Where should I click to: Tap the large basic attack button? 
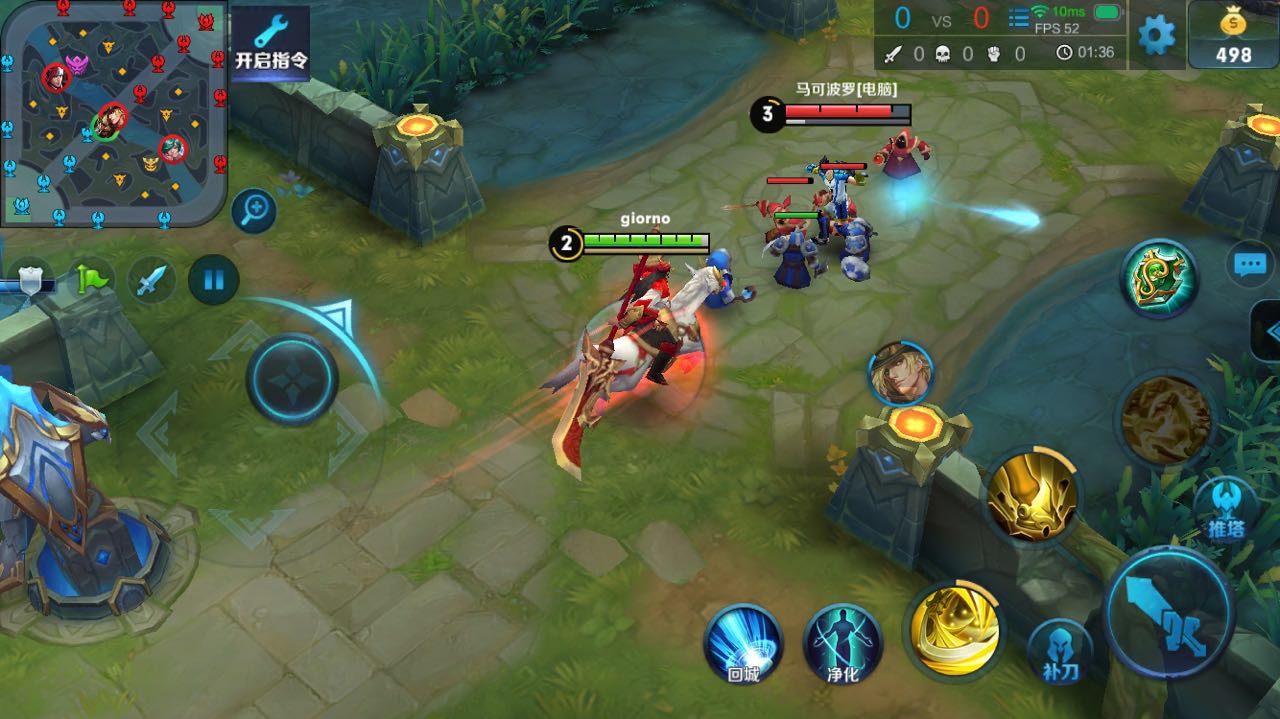[1168, 612]
